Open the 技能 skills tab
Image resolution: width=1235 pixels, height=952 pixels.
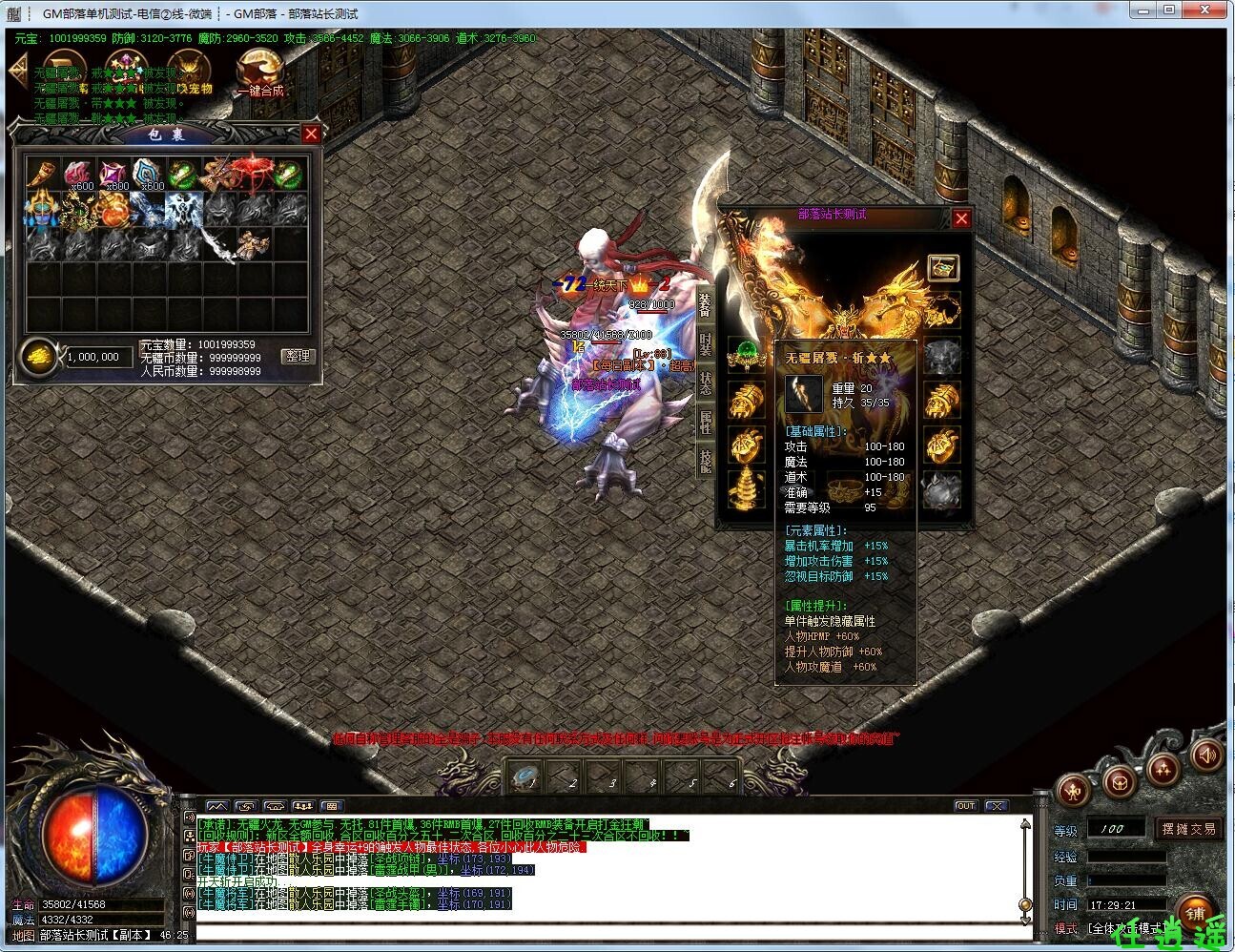pos(706,460)
